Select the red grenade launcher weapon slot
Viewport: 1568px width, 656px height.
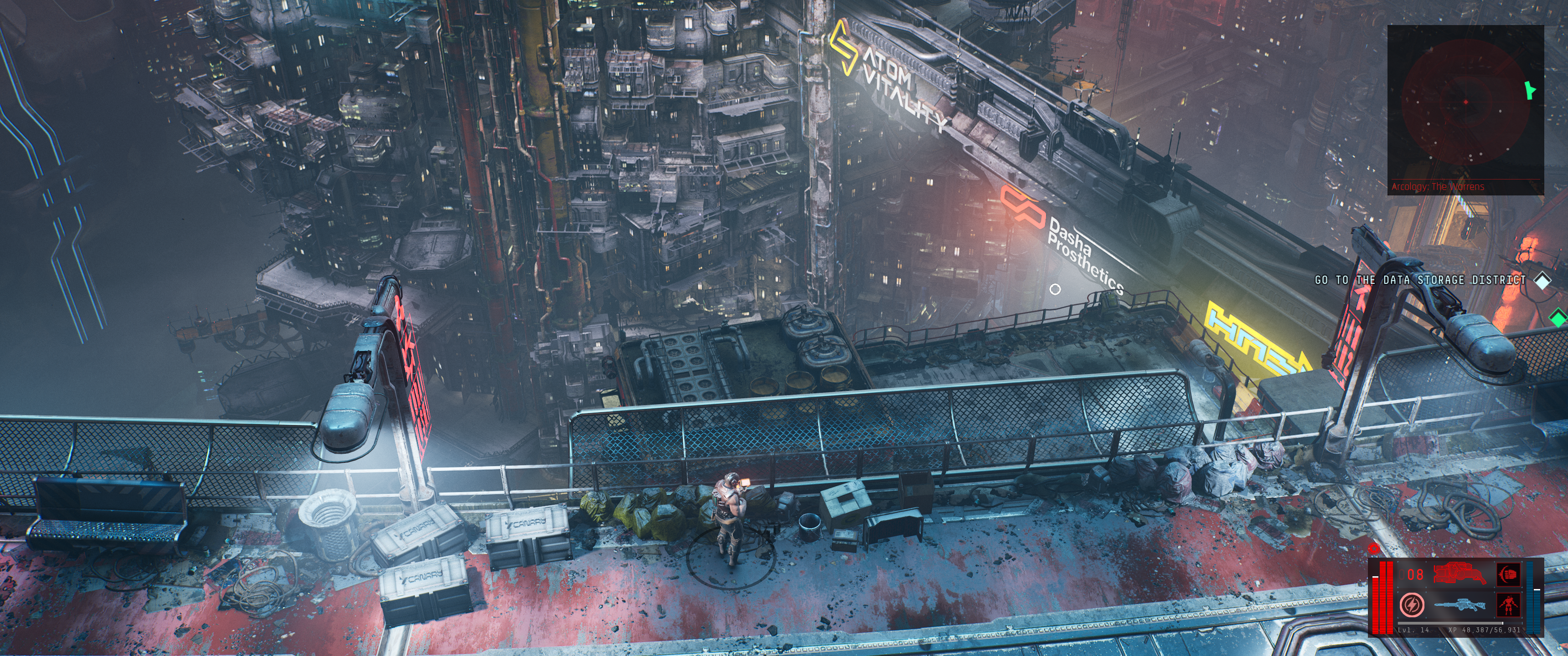pos(1460,574)
